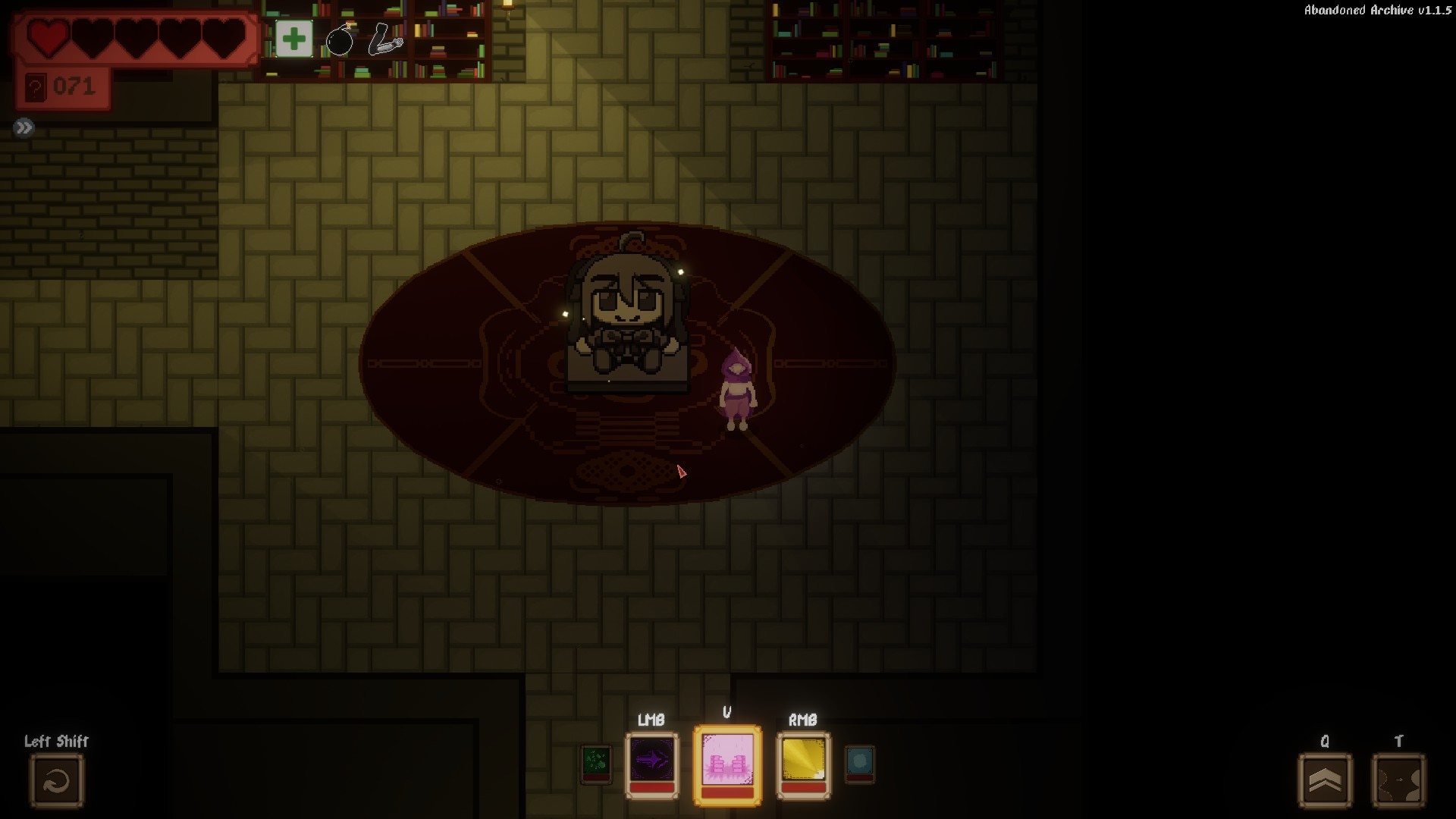Use the circular-arrow dash ability button

click(57, 780)
